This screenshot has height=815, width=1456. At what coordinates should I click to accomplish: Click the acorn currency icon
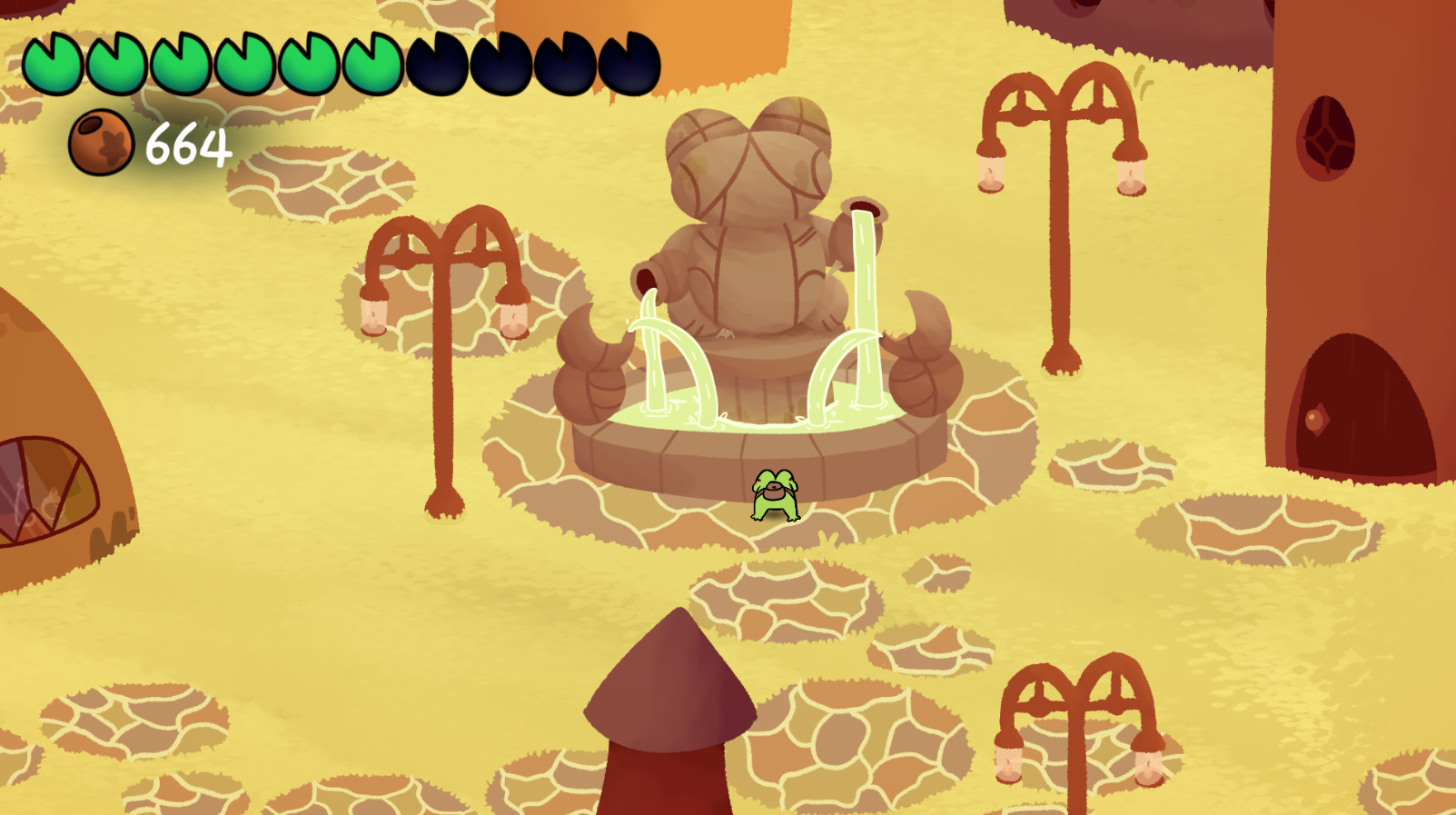pyautogui.click(x=100, y=144)
